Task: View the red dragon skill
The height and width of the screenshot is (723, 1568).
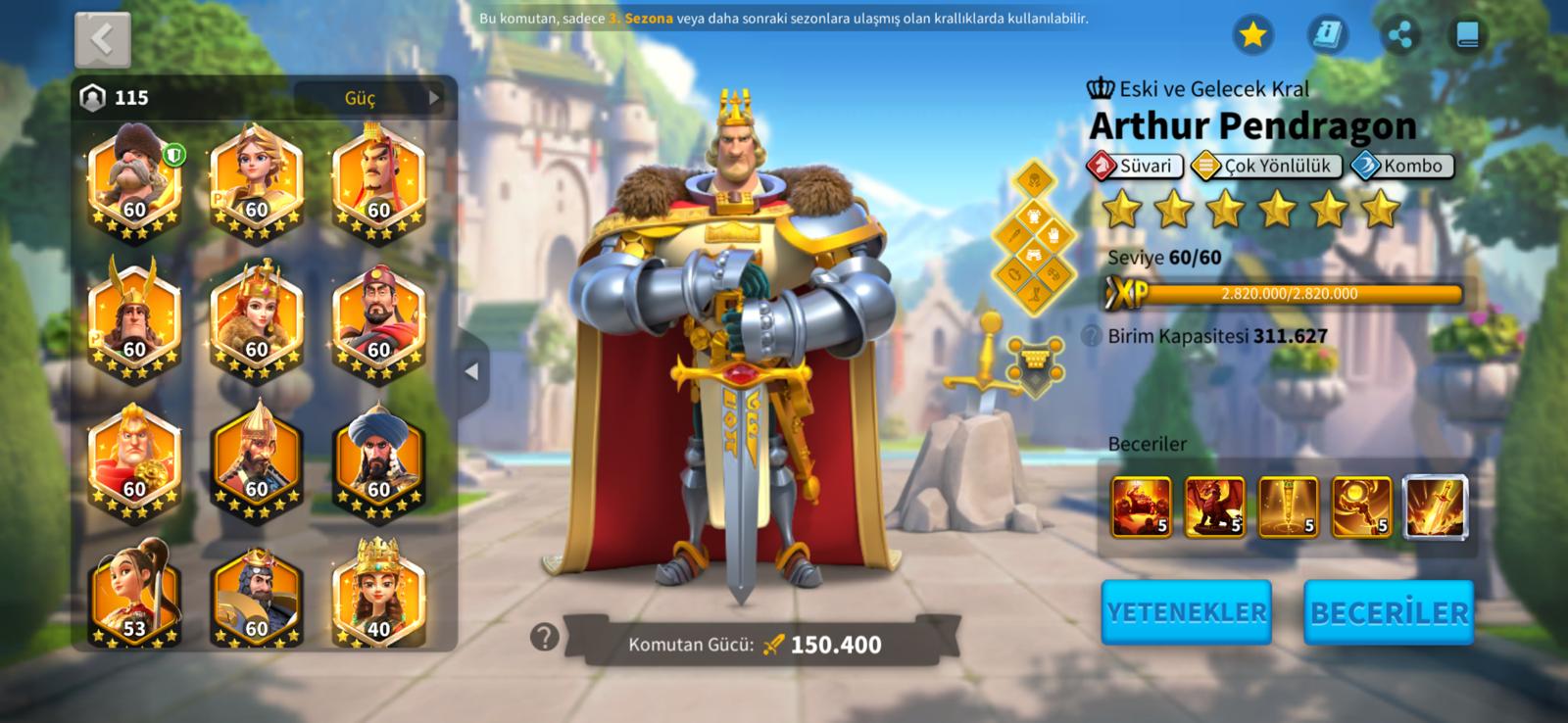Action: [1214, 507]
